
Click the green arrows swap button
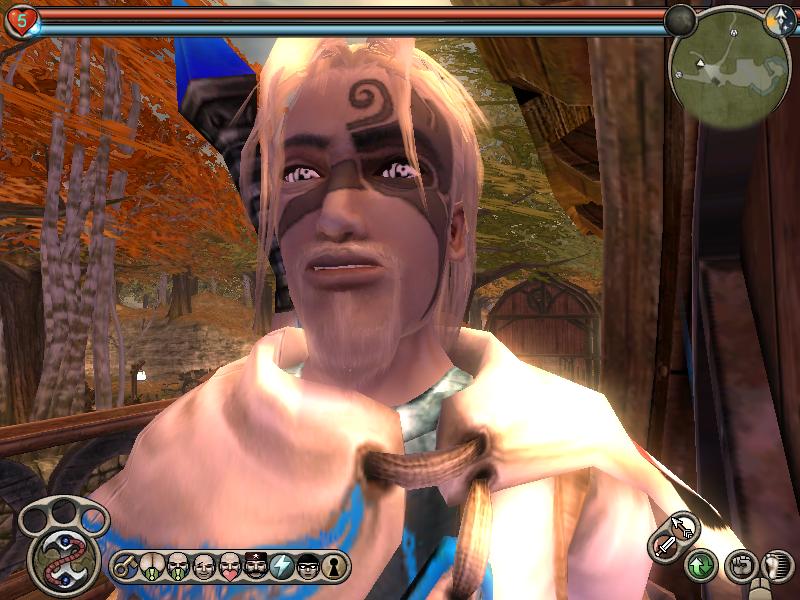click(x=700, y=567)
